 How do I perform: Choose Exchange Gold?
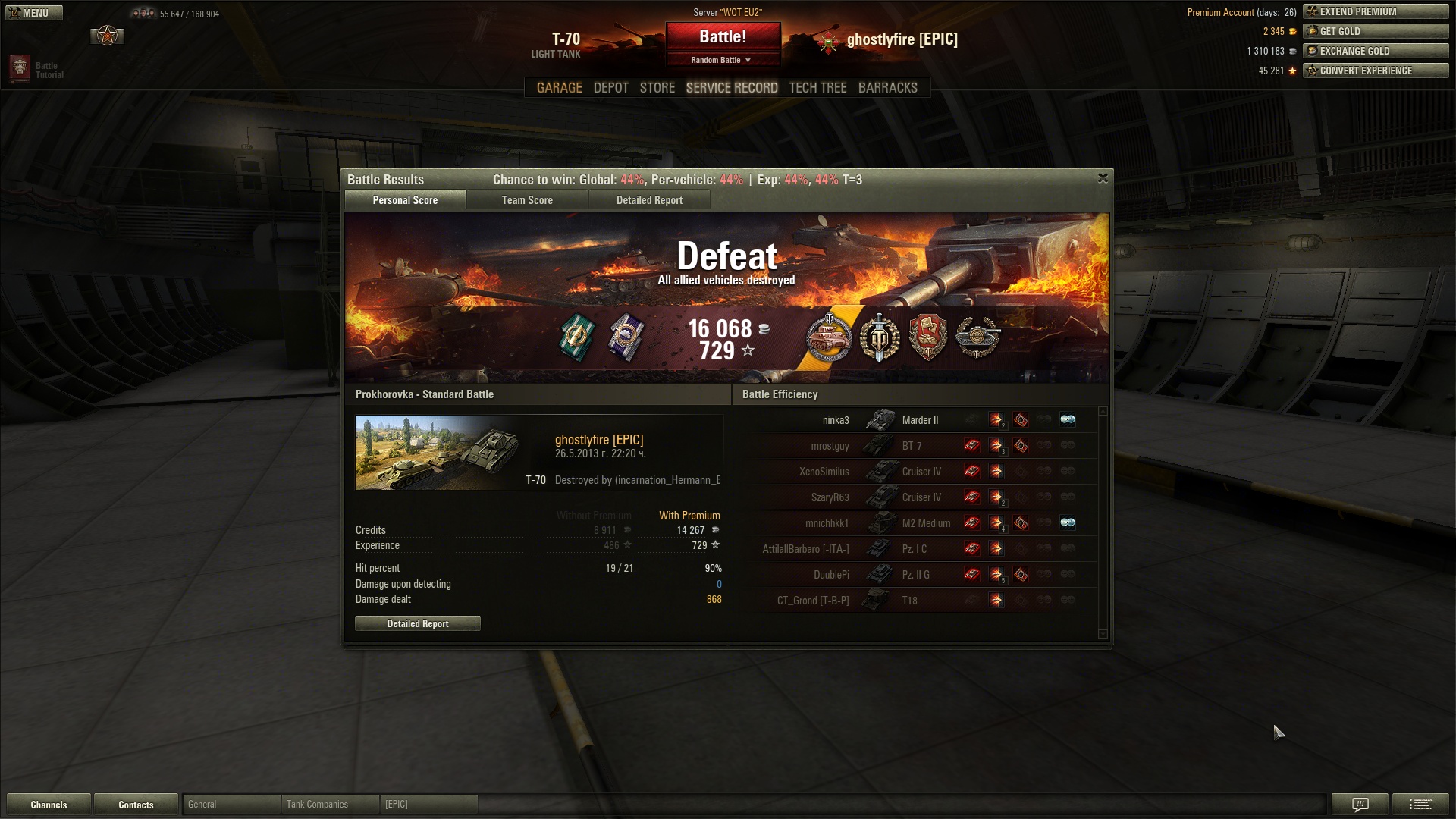[x=1376, y=51]
